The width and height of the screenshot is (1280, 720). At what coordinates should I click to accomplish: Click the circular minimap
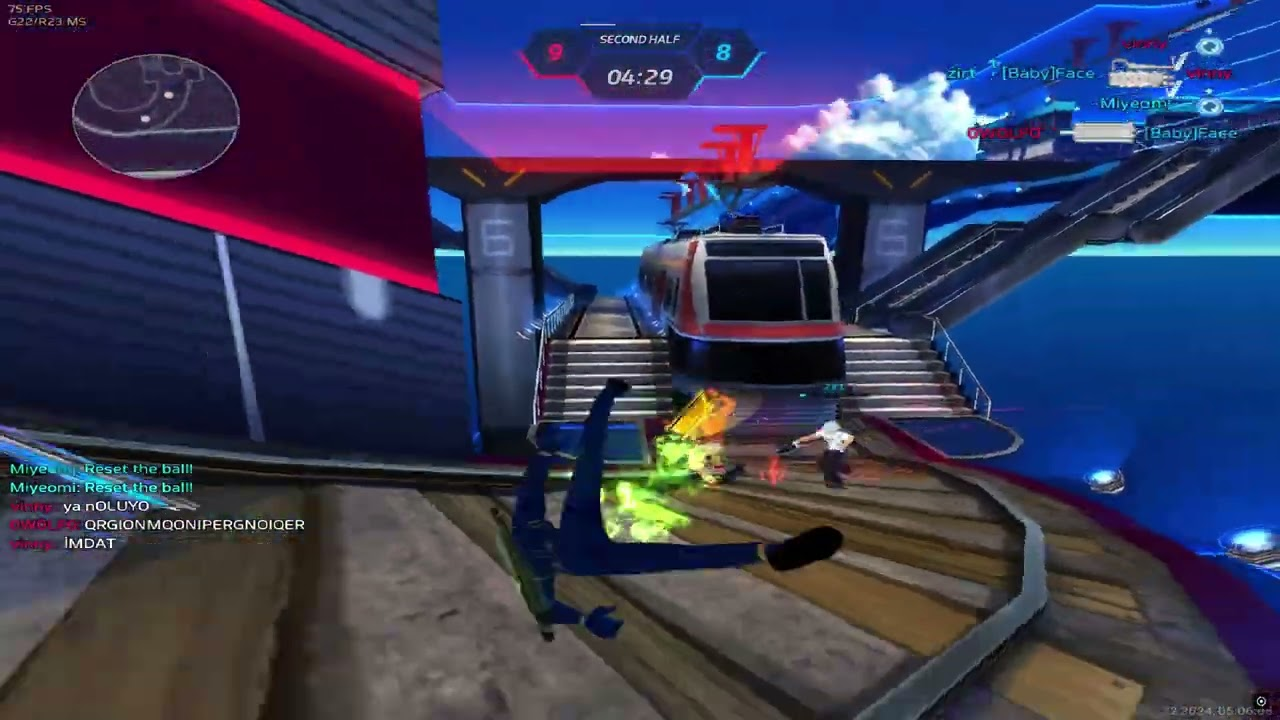[x=156, y=116]
